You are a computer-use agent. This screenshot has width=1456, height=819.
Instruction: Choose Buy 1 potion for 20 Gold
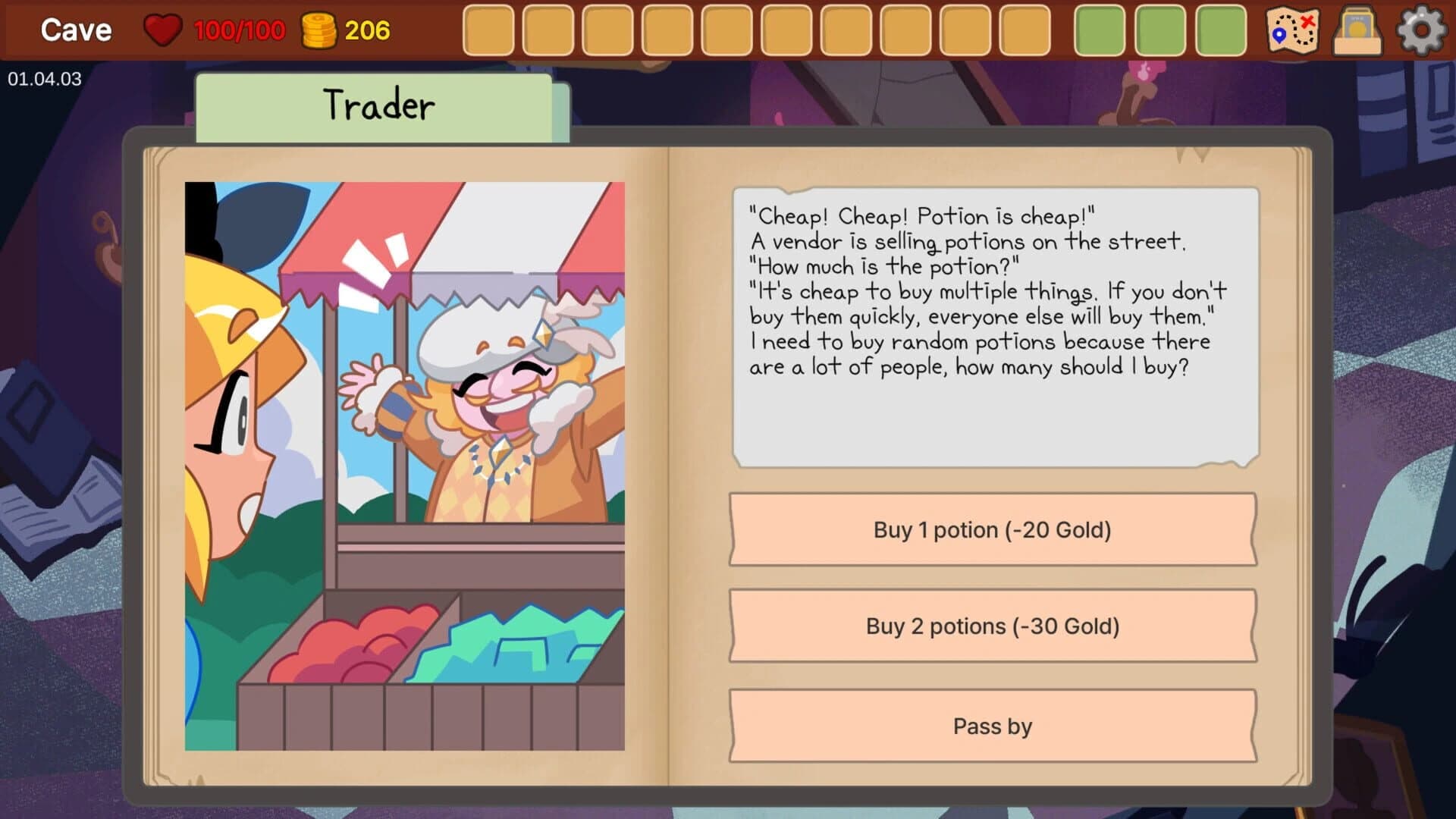pos(991,530)
